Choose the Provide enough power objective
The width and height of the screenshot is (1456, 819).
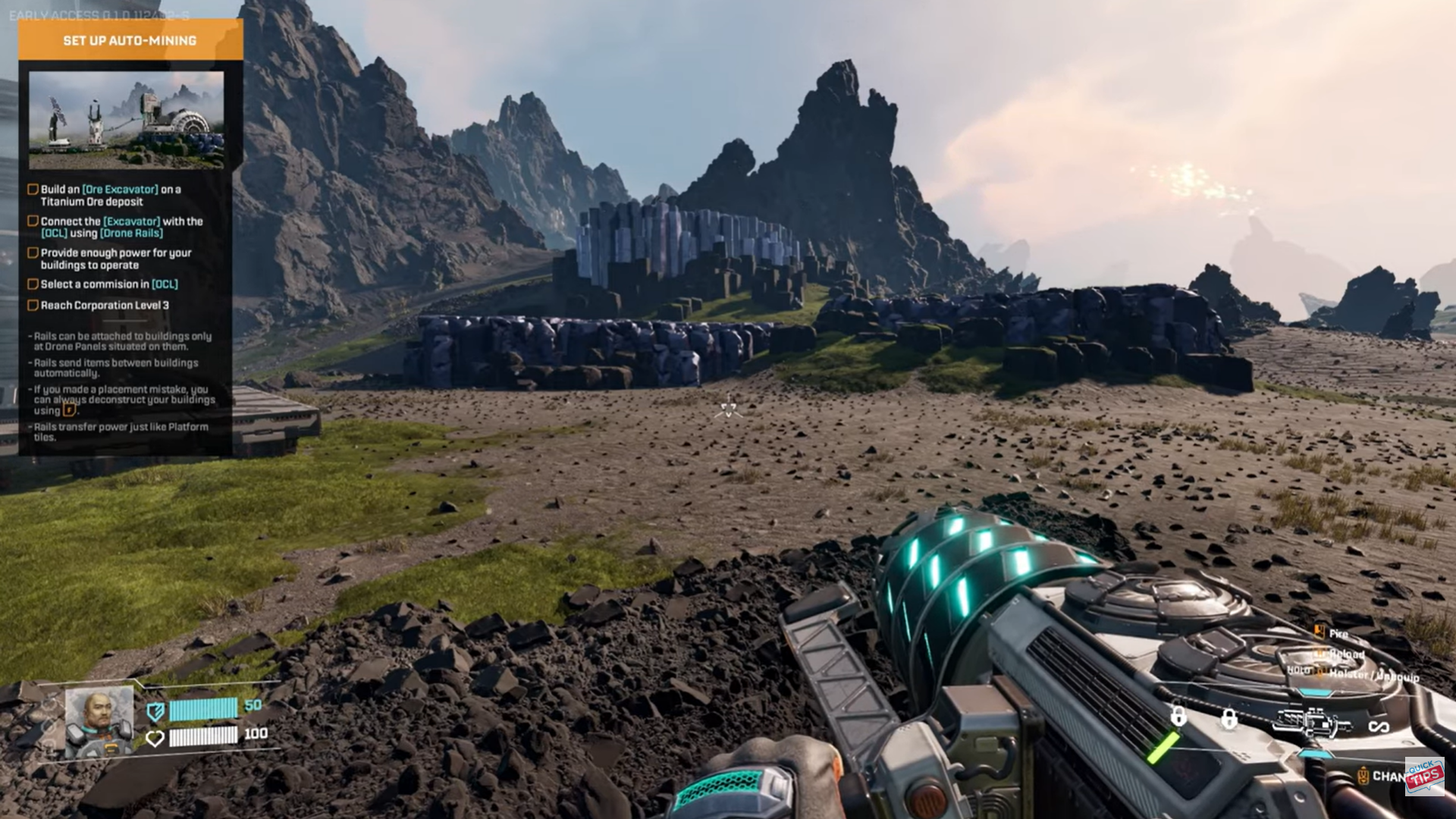(115, 259)
